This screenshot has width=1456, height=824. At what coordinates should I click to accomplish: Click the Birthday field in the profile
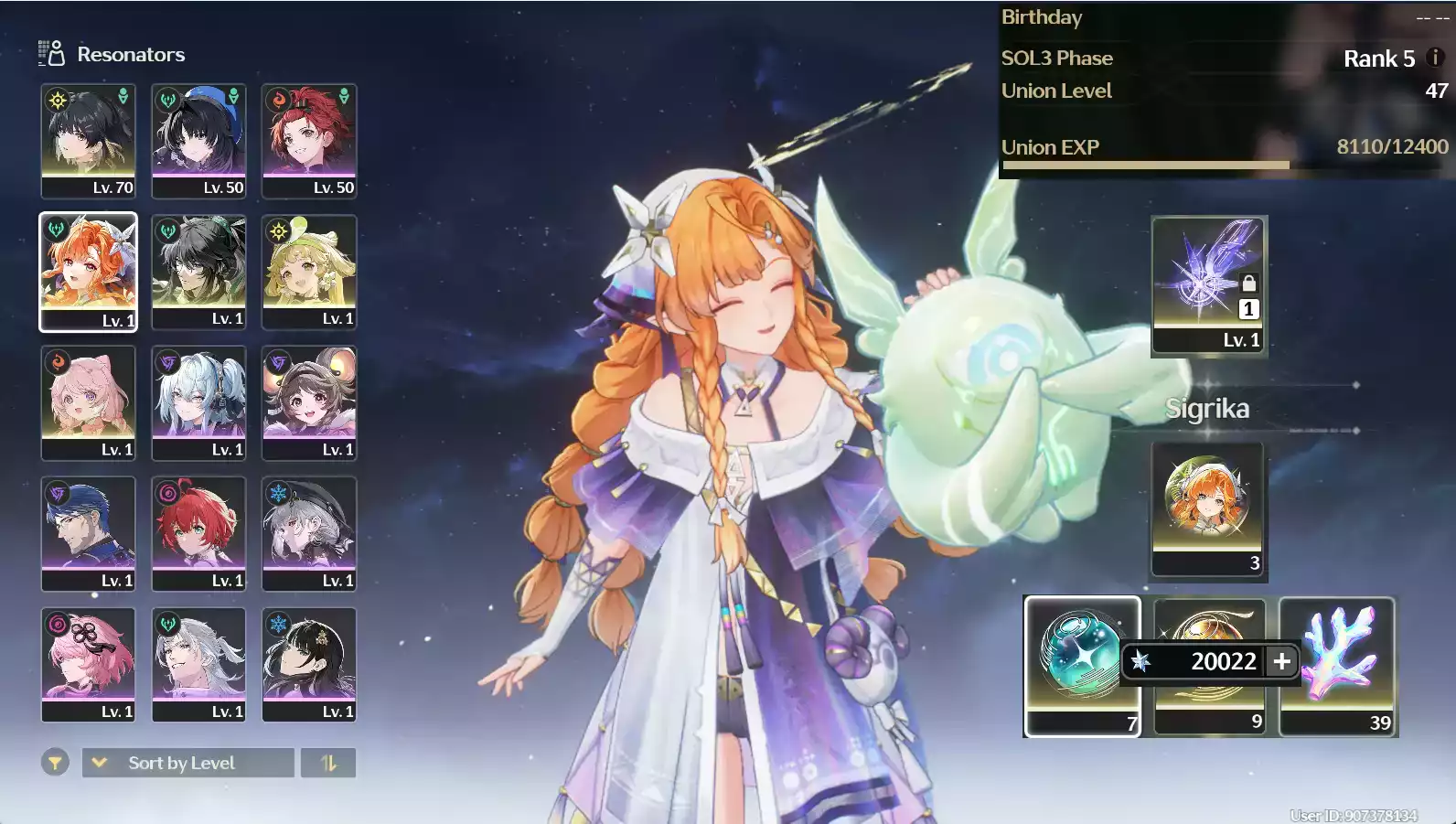point(1042,17)
